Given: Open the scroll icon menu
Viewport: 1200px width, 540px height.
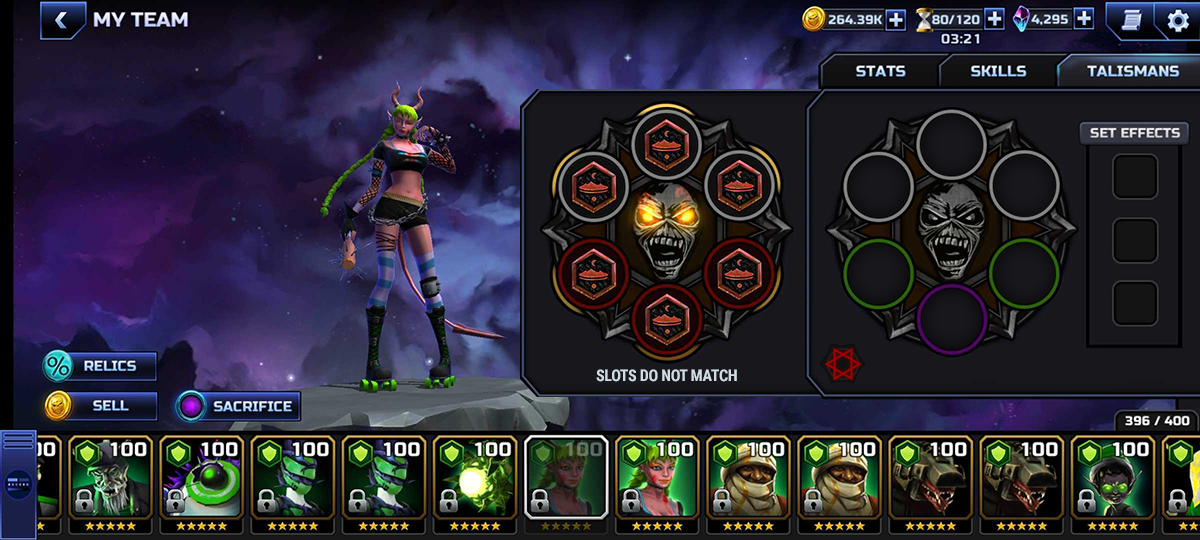Looking at the screenshot, I should 1130,20.
